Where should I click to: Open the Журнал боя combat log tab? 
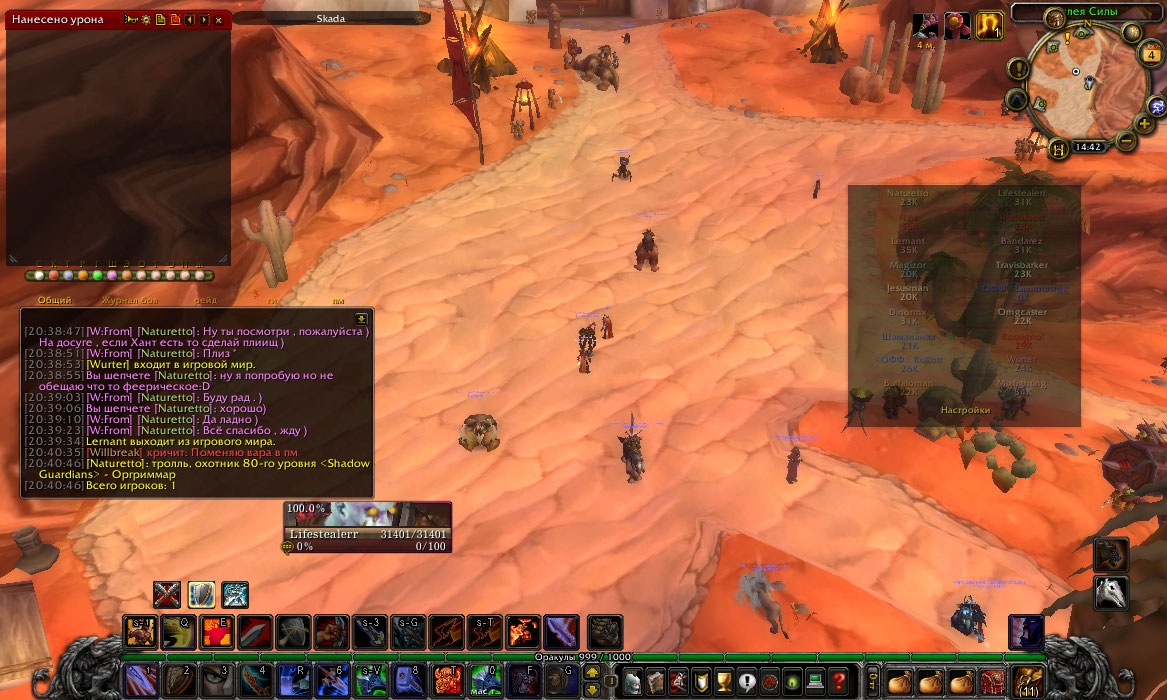pos(129,300)
